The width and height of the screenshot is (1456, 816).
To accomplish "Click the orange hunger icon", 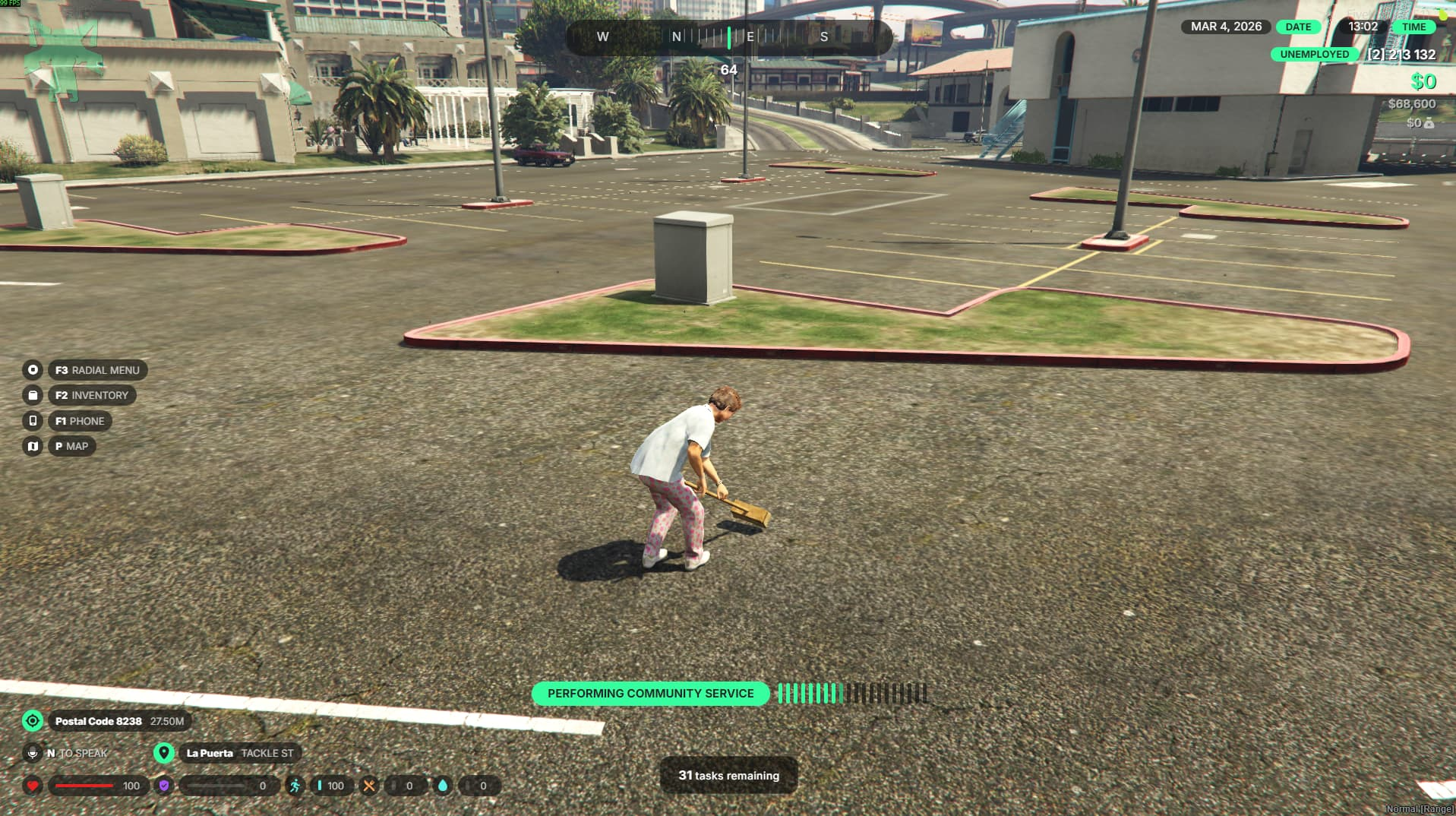I will pos(368,786).
